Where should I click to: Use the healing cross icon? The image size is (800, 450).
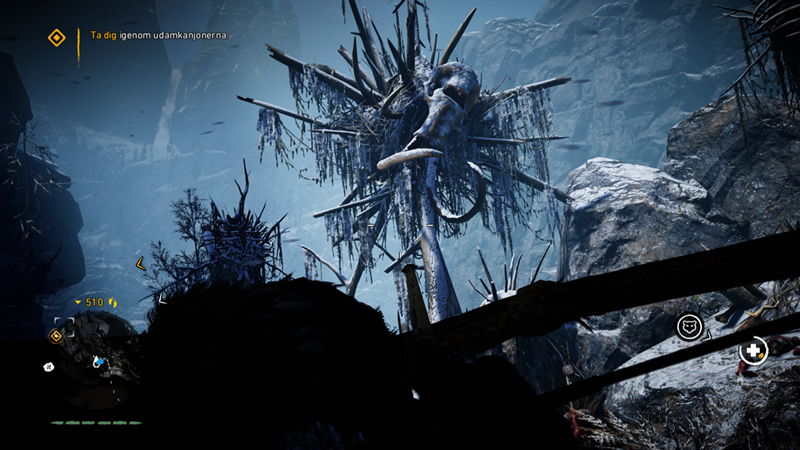point(751,351)
